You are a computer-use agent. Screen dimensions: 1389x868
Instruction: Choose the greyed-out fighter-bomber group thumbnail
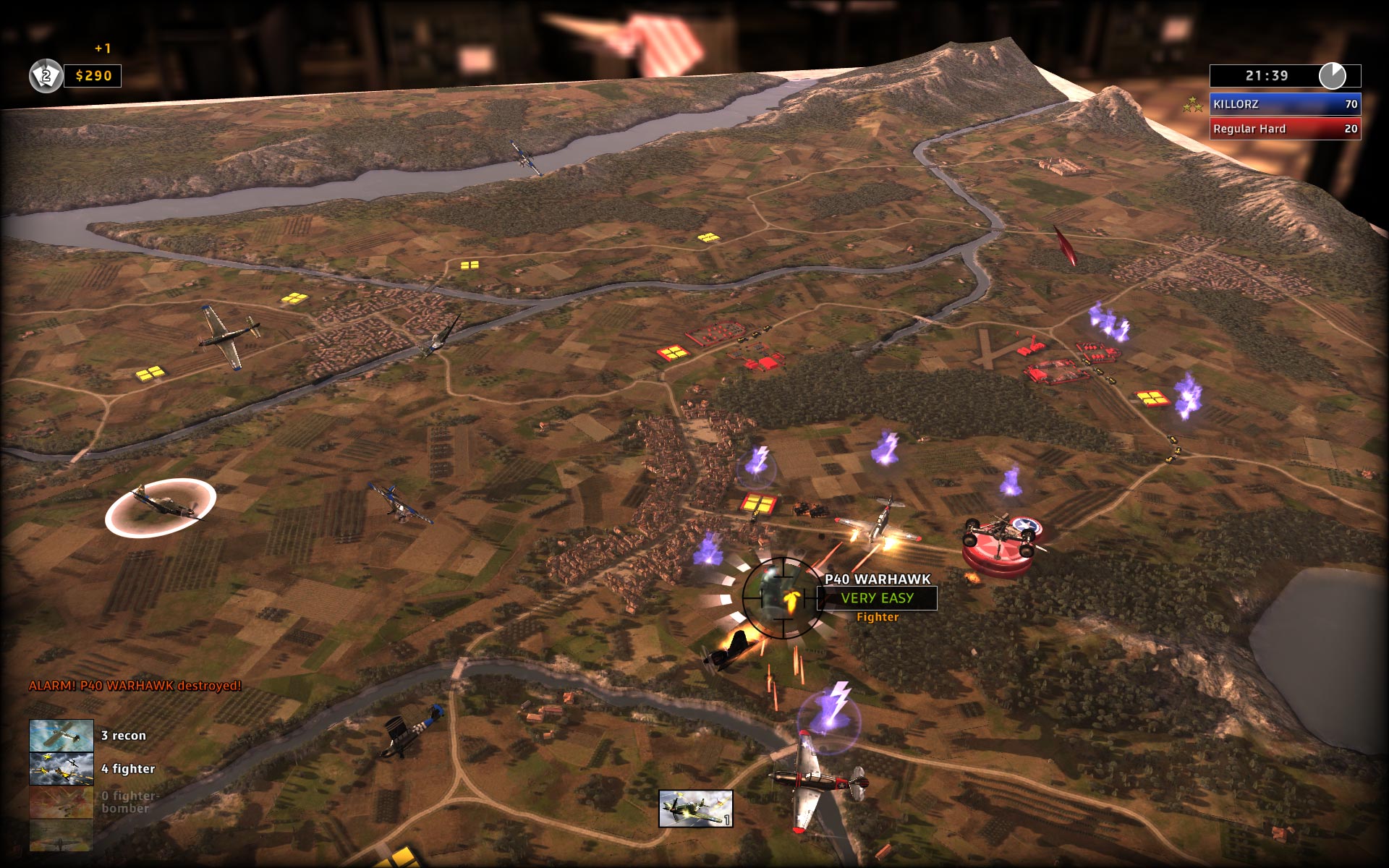[x=61, y=802]
